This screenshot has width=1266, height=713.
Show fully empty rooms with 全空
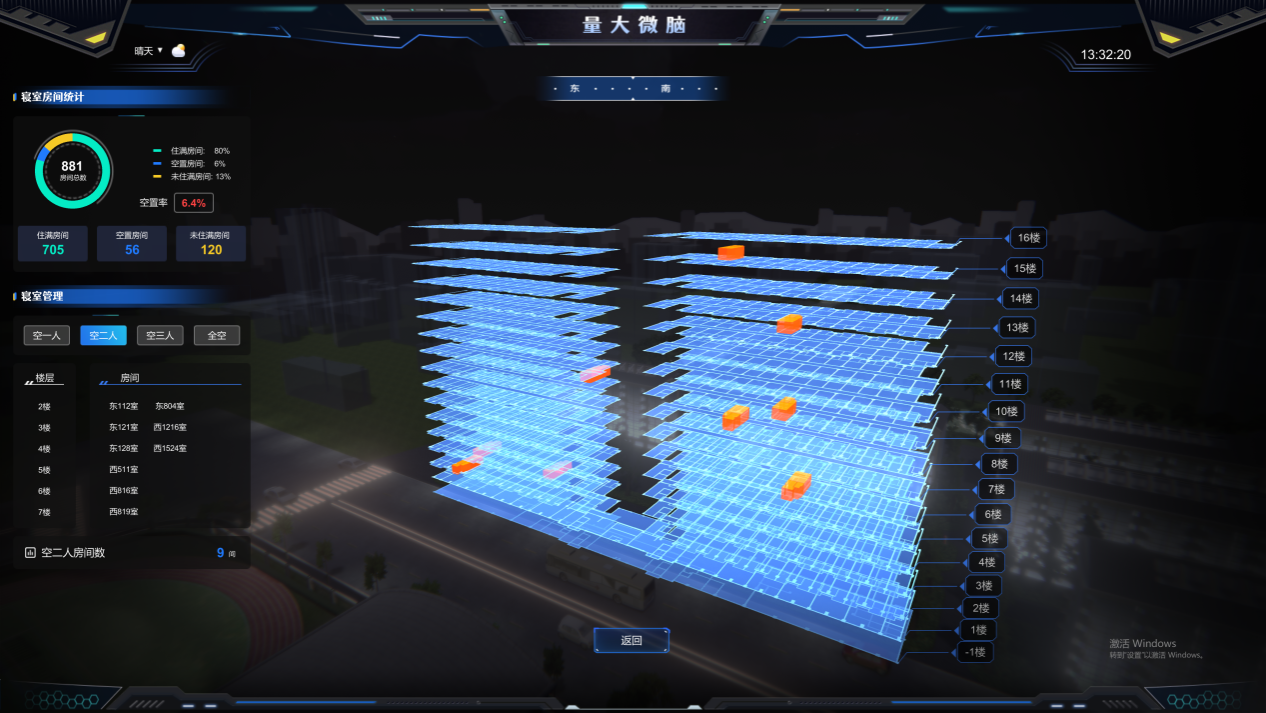pos(217,336)
